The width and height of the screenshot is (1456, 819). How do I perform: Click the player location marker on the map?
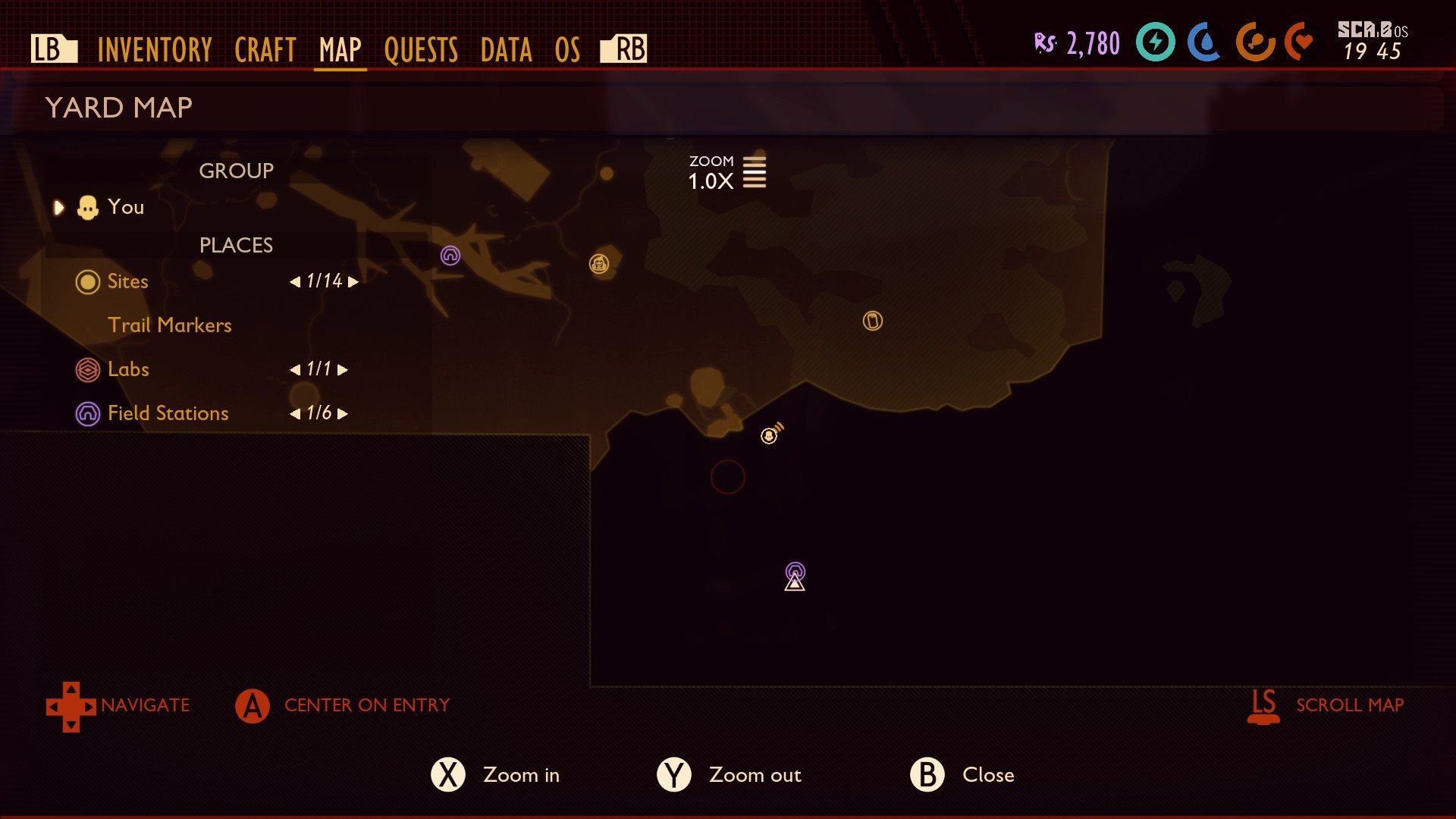(770, 435)
